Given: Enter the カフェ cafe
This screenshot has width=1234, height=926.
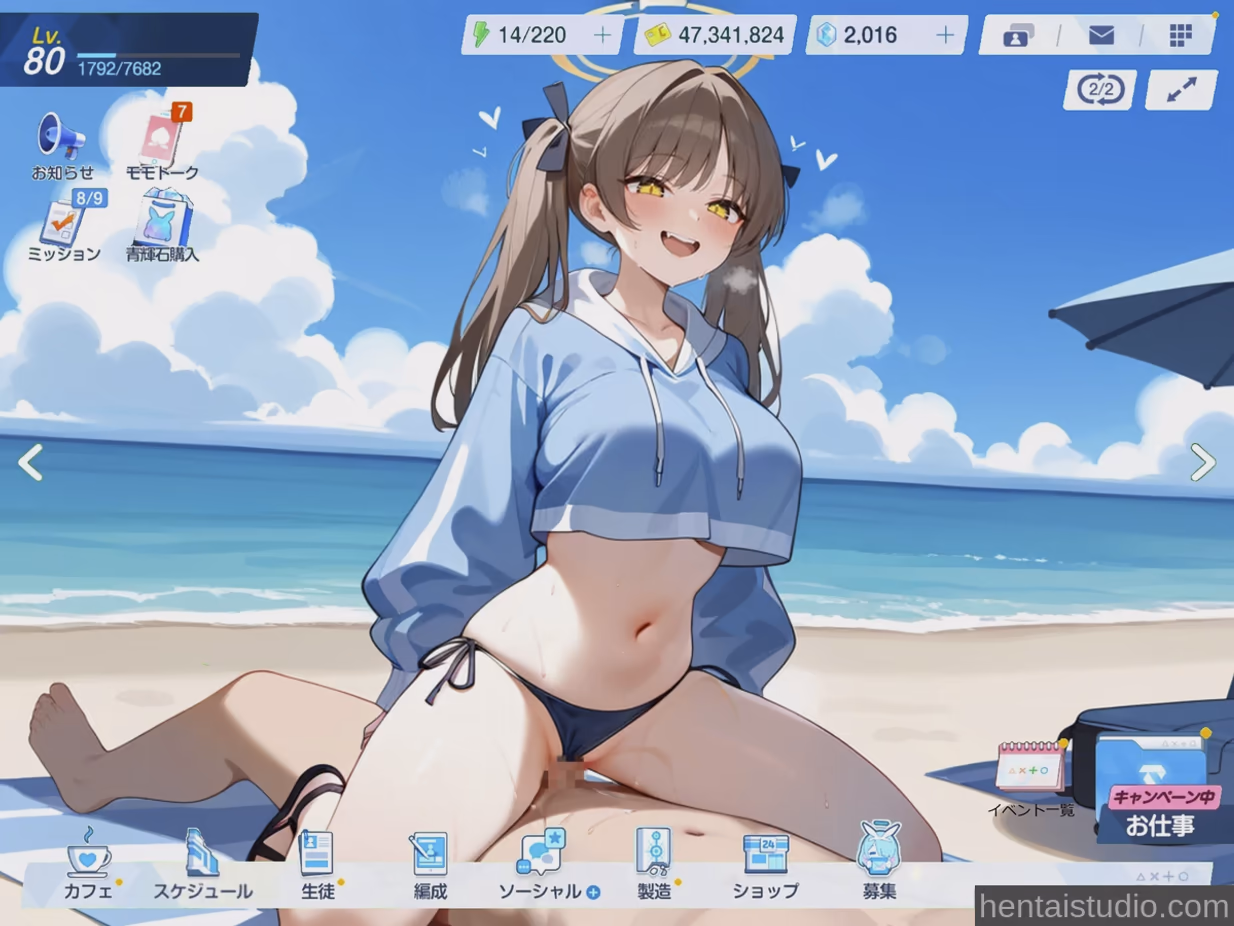Looking at the screenshot, I should (x=88, y=865).
